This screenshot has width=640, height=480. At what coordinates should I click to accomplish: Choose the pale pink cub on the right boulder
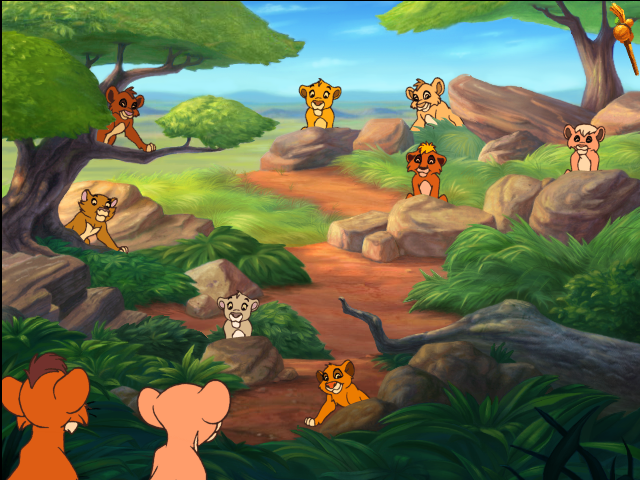tap(582, 147)
